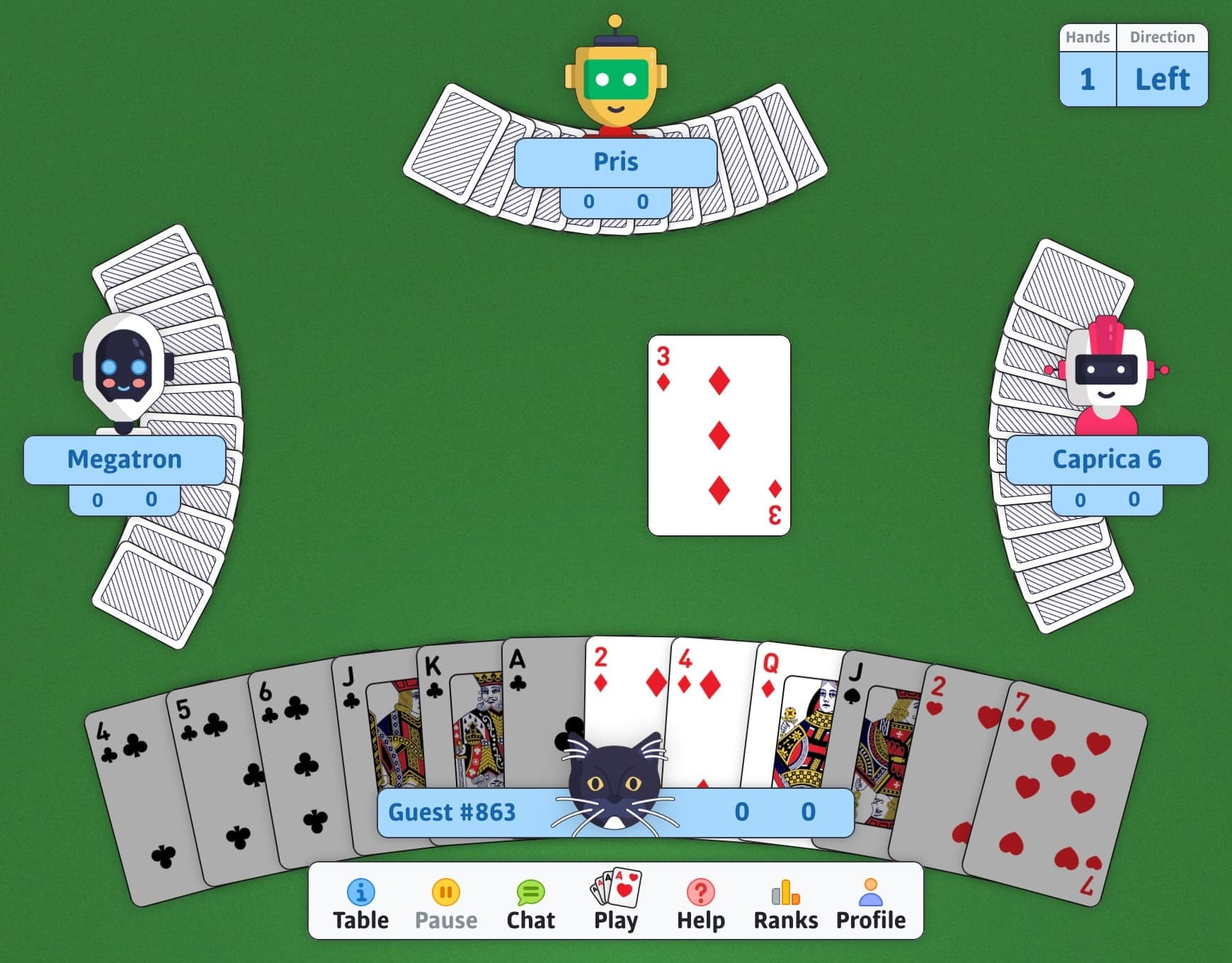Open your Profile settings
This screenshot has width=1232, height=963.
coord(871,901)
